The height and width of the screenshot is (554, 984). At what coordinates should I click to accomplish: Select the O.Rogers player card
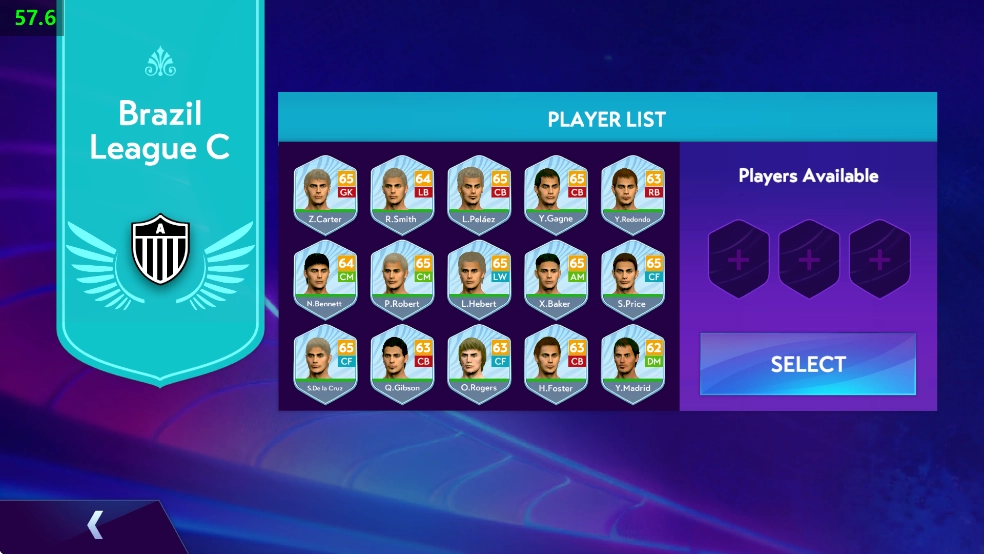(x=479, y=364)
